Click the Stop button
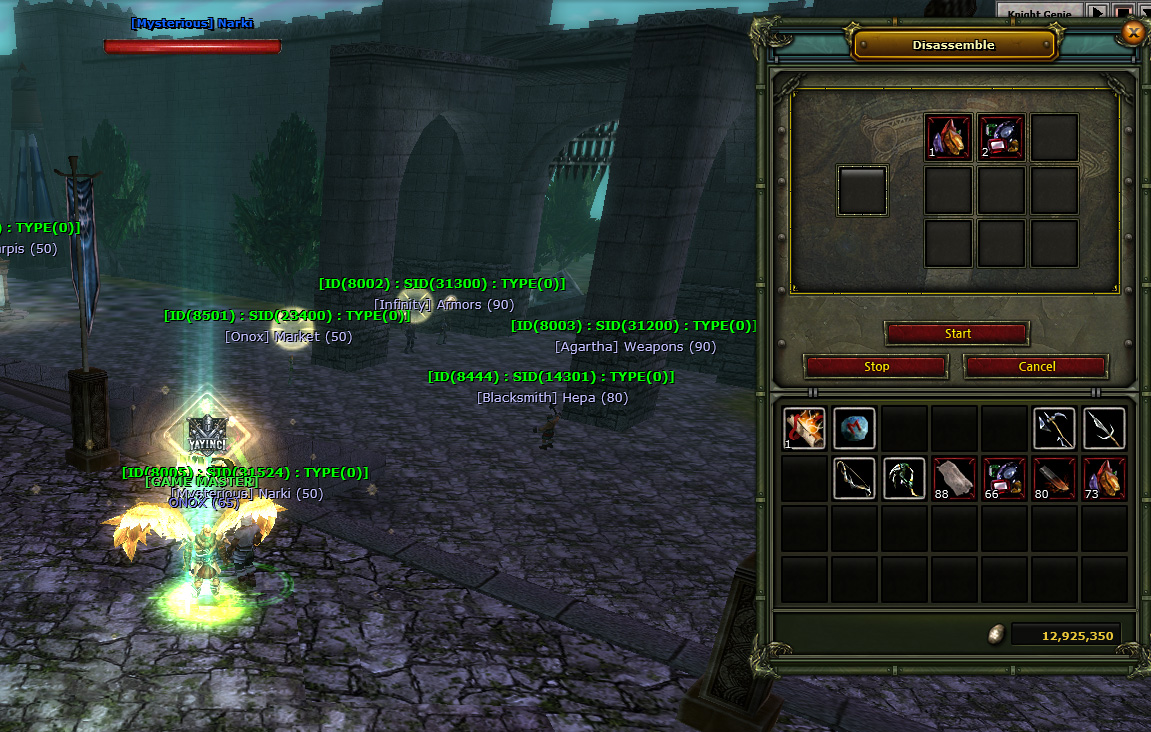This screenshot has height=732, width=1151. tap(876, 367)
